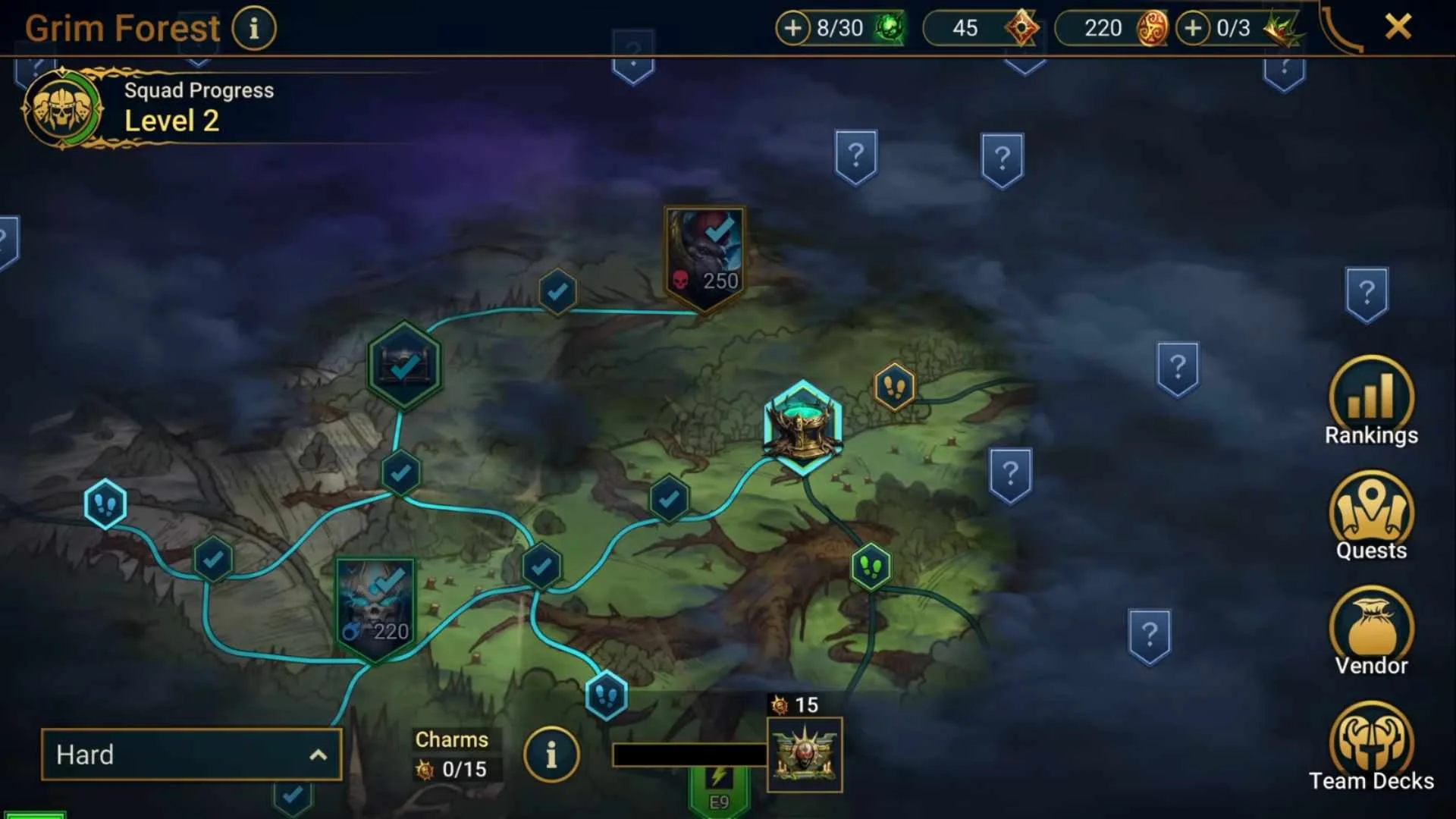Open Squad Progress Level 2 badge
This screenshot has width=1456, height=819.
[62, 109]
